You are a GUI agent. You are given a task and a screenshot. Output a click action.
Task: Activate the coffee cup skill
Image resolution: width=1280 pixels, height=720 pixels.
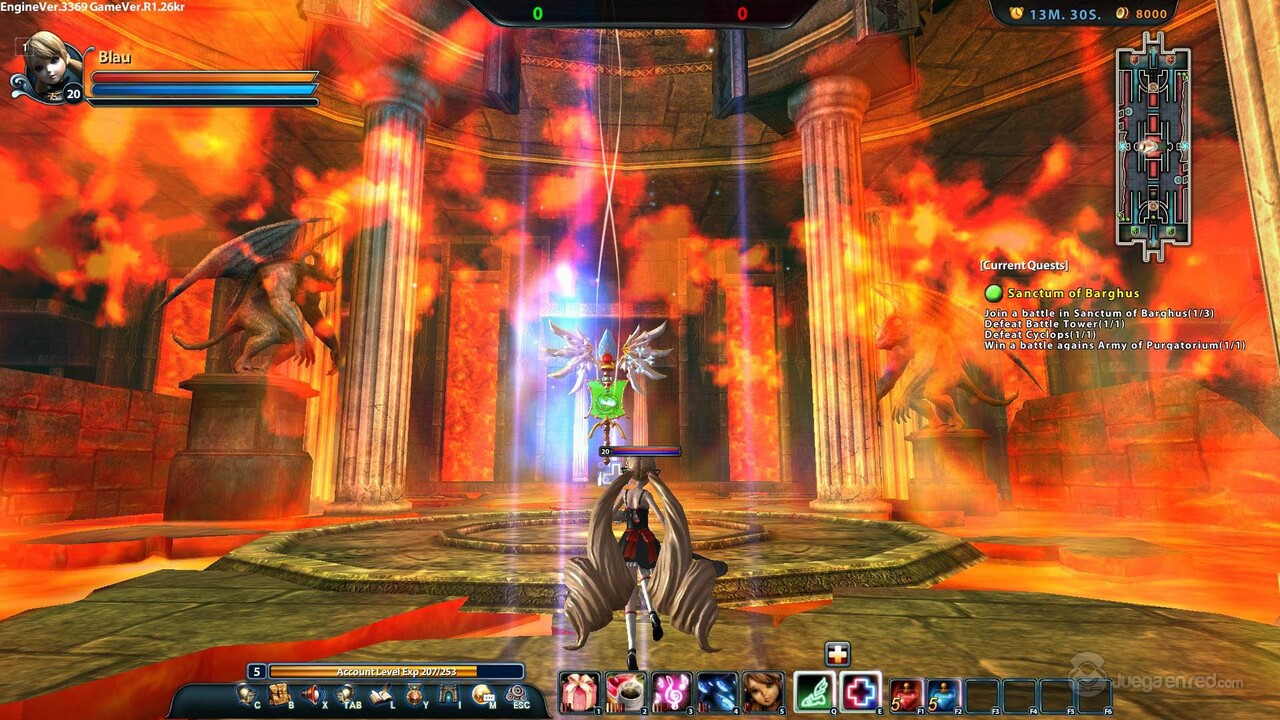(625, 691)
